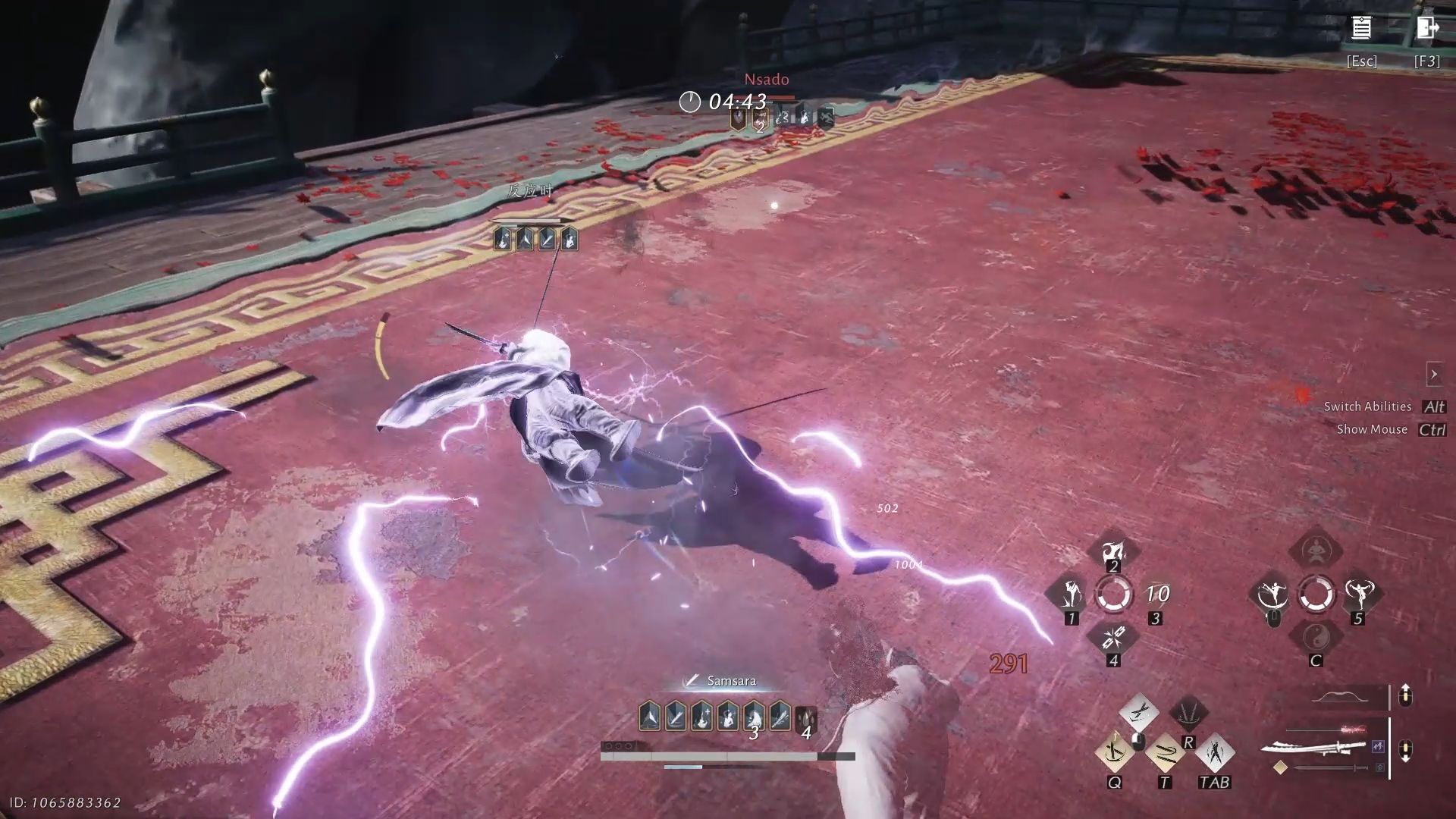Activate the flame skill in slot 2
Screen dimensions: 1456x819
1113,551
